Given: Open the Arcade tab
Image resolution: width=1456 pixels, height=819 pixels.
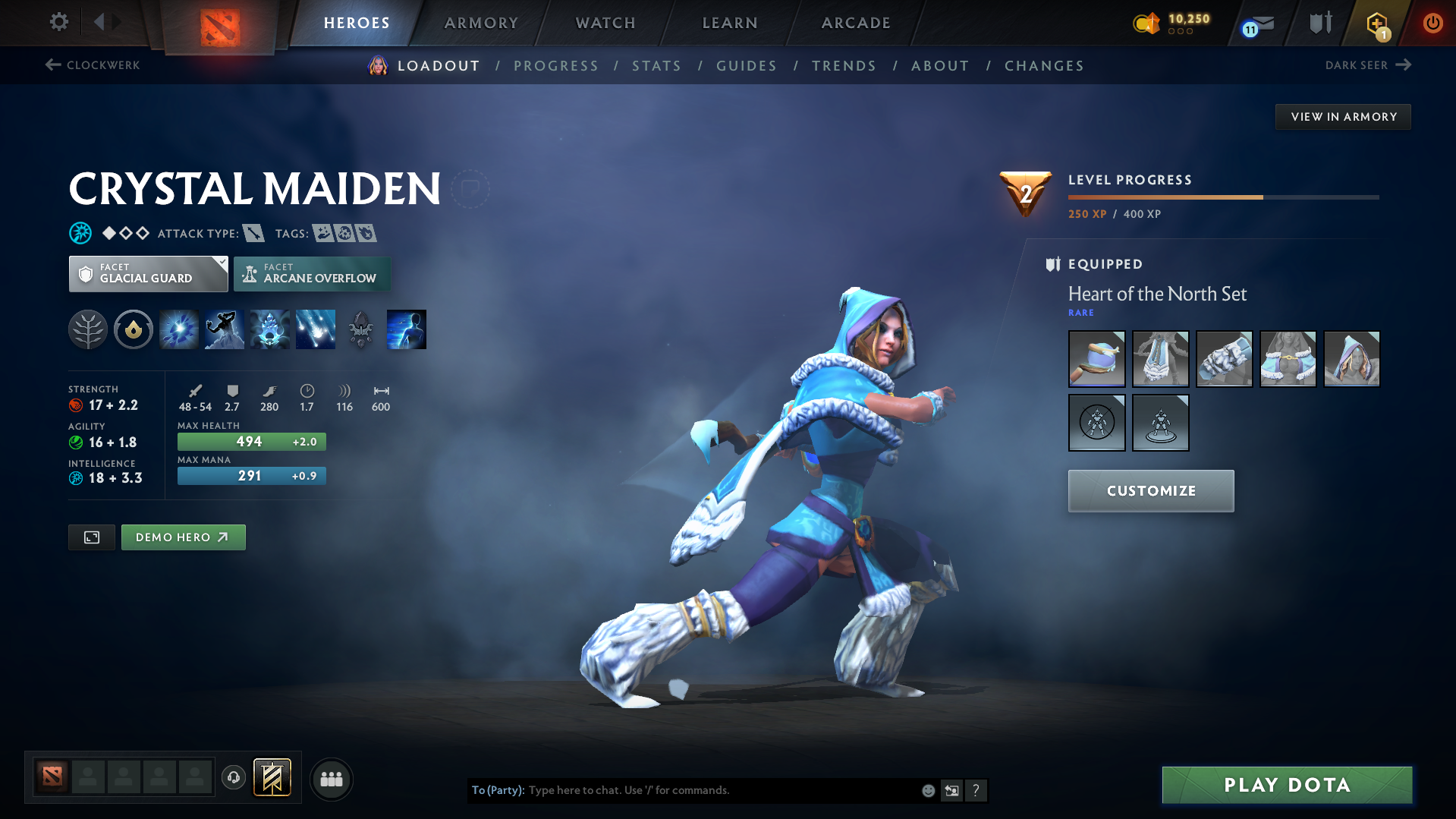Looking at the screenshot, I should [x=856, y=23].
